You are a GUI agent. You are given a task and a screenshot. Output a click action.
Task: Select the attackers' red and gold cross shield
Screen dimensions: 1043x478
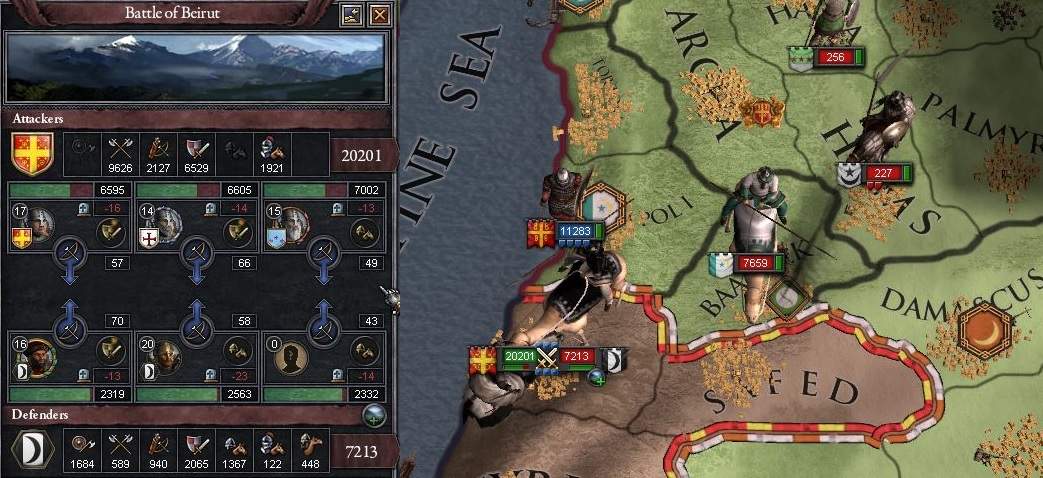[32, 153]
